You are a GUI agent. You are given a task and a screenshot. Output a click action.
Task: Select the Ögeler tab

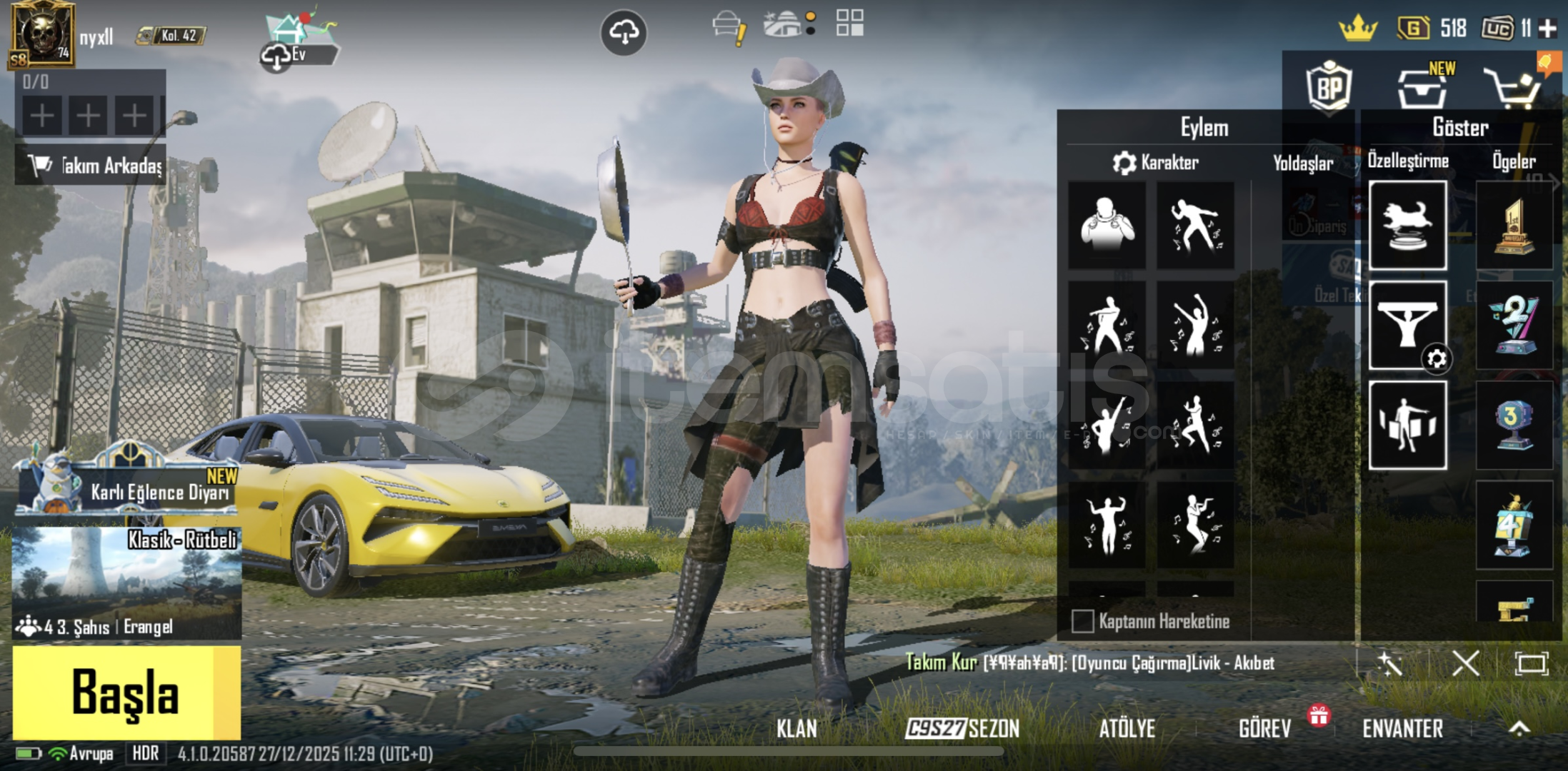tap(1514, 161)
